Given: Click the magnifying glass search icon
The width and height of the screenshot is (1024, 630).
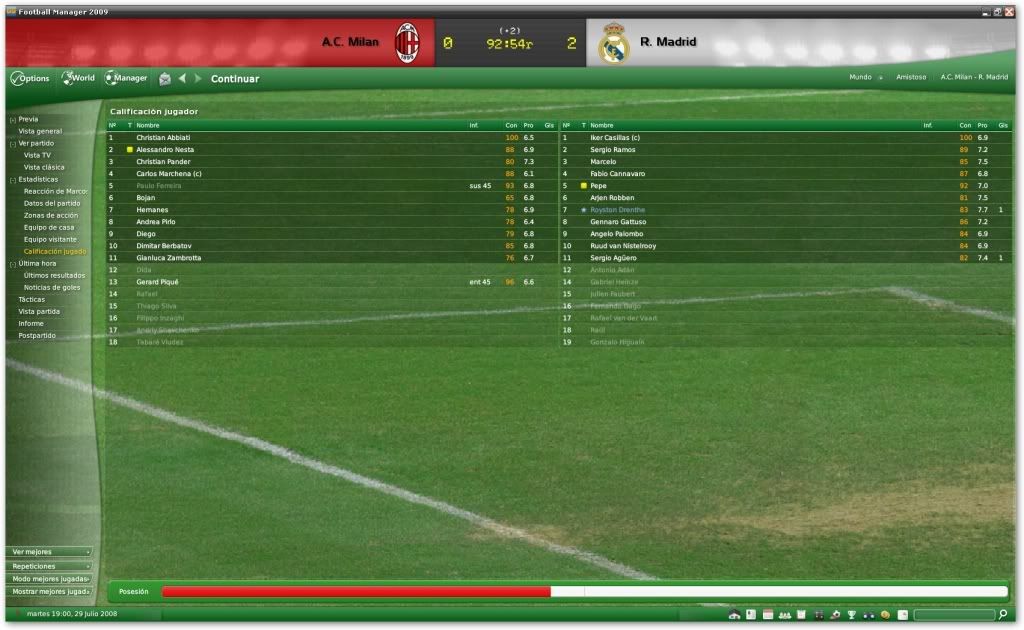Looking at the screenshot, I should point(1003,614).
